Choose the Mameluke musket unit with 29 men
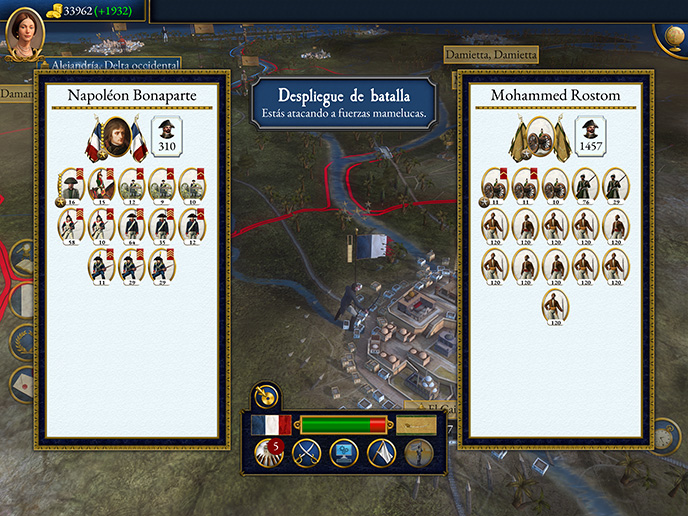Viewport: 688px width, 516px height. (615, 184)
